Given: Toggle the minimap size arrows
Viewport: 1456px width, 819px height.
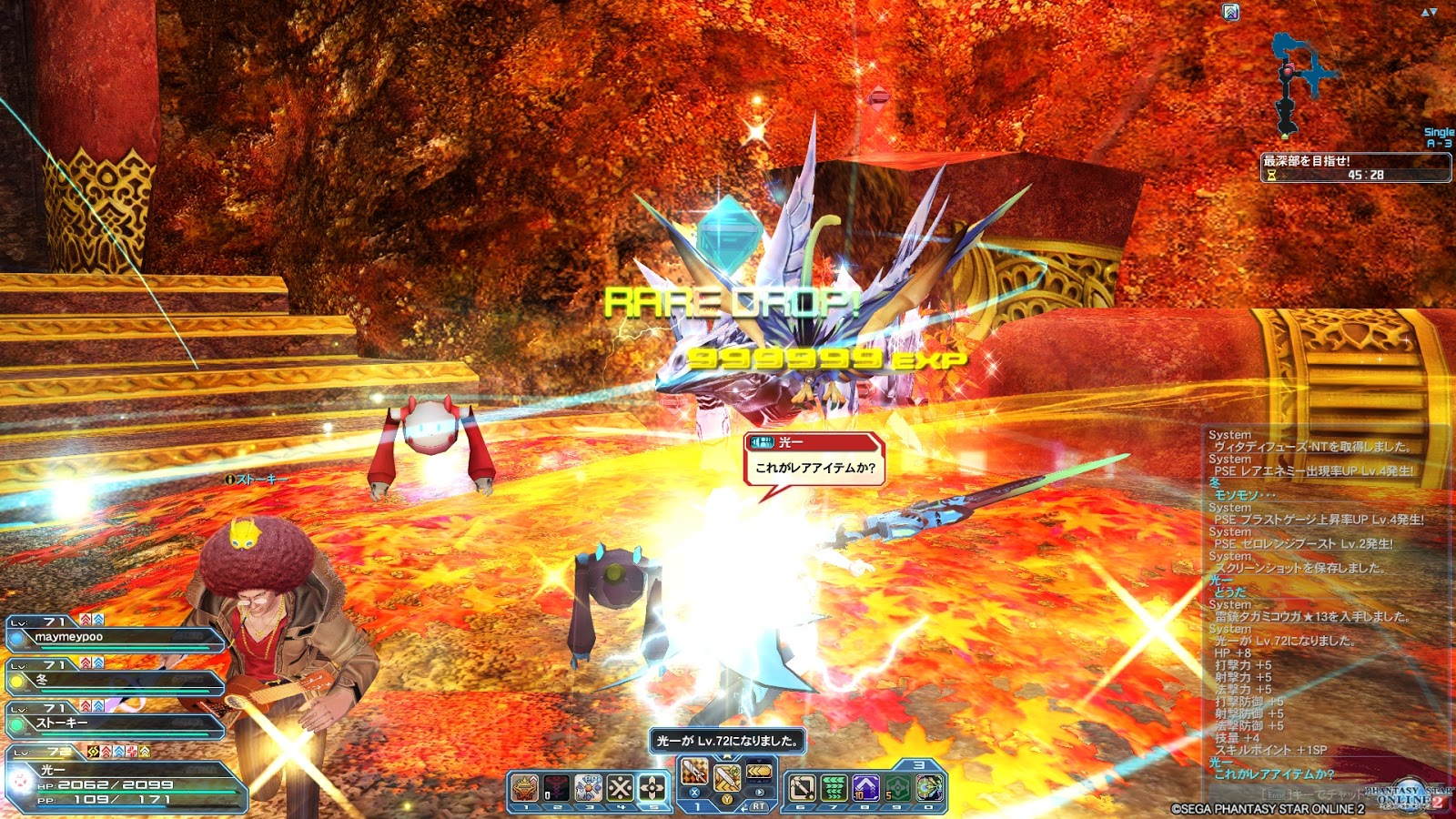Looking at the screenshot, I should coord(1429,12).
